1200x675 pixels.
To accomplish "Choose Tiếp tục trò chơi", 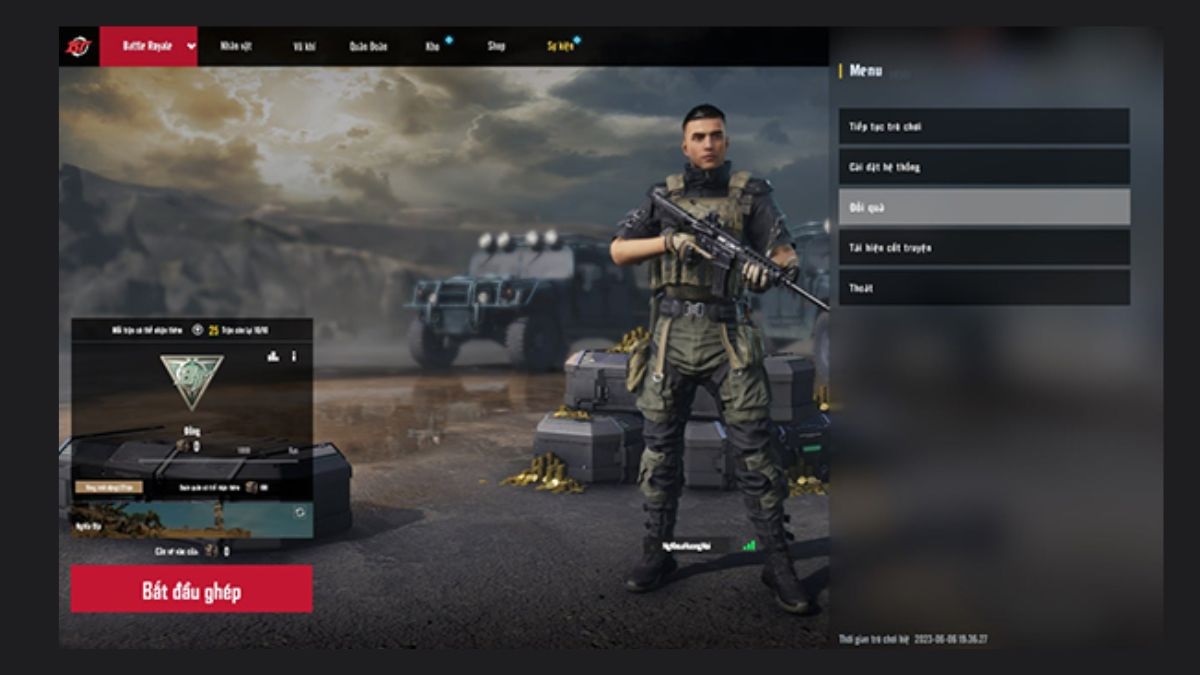I will 984,126.
